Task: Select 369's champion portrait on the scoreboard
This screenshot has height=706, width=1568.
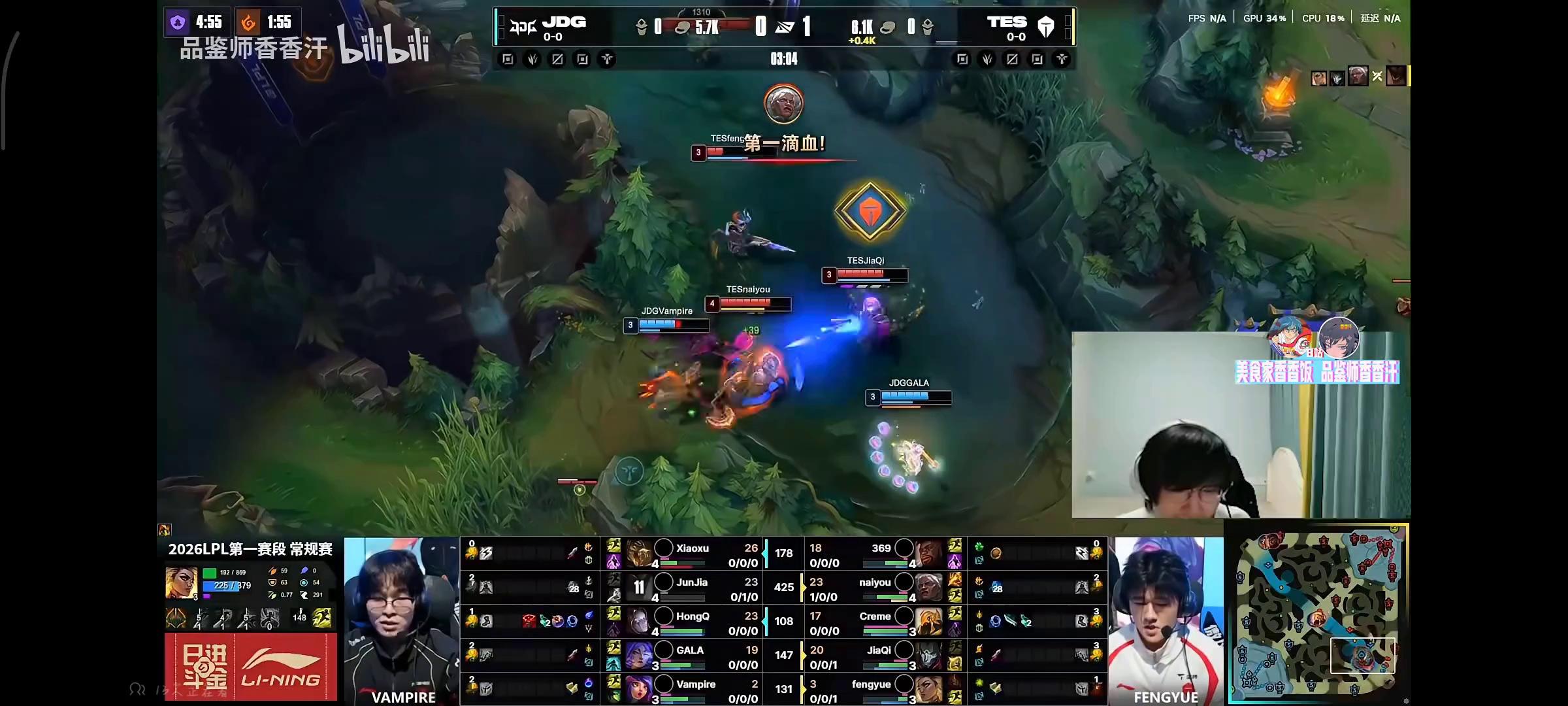Action: click(928, 553)
